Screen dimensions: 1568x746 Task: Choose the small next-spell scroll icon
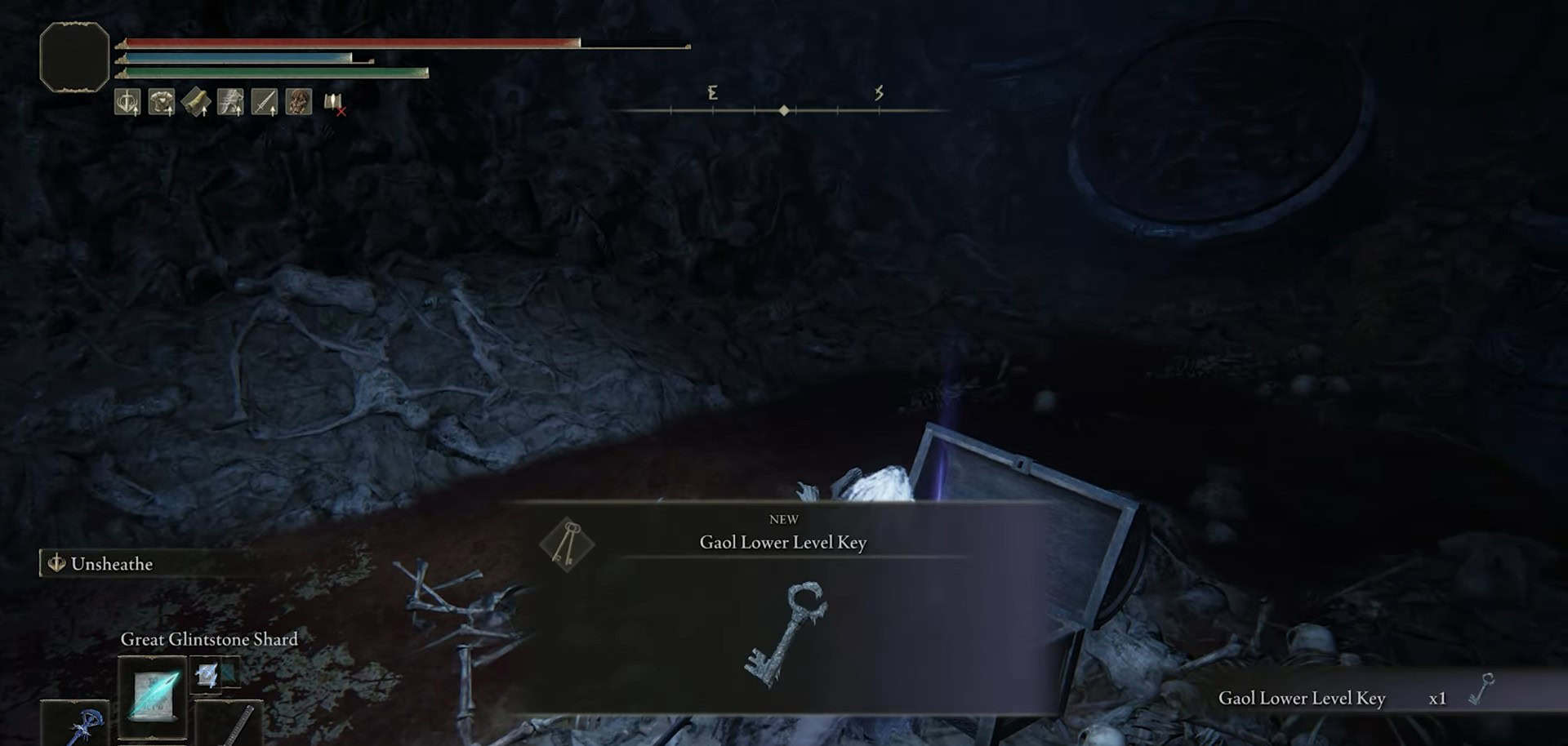(x=207, y=674)
